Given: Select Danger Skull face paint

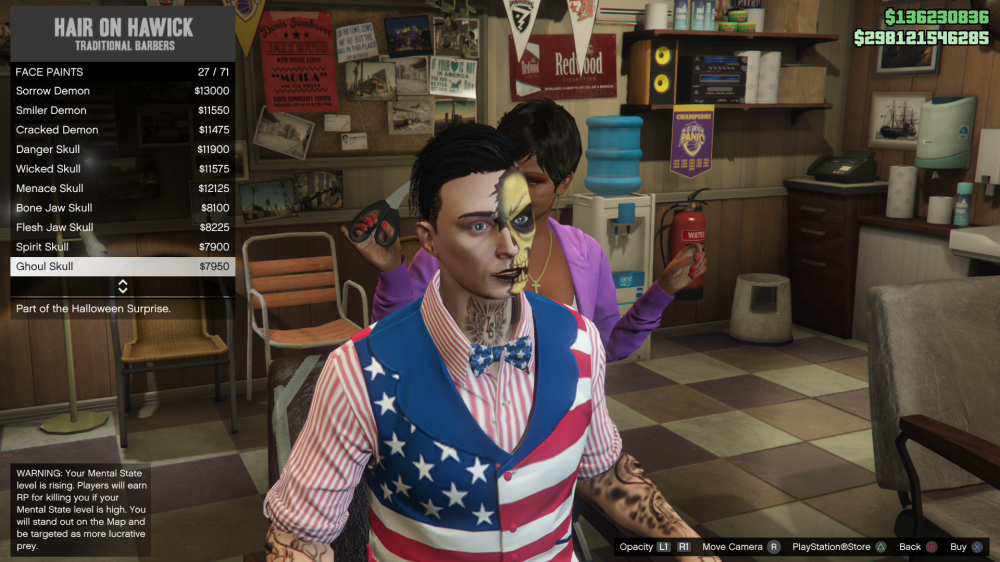Looking at the screenshot, I should 122,150.
